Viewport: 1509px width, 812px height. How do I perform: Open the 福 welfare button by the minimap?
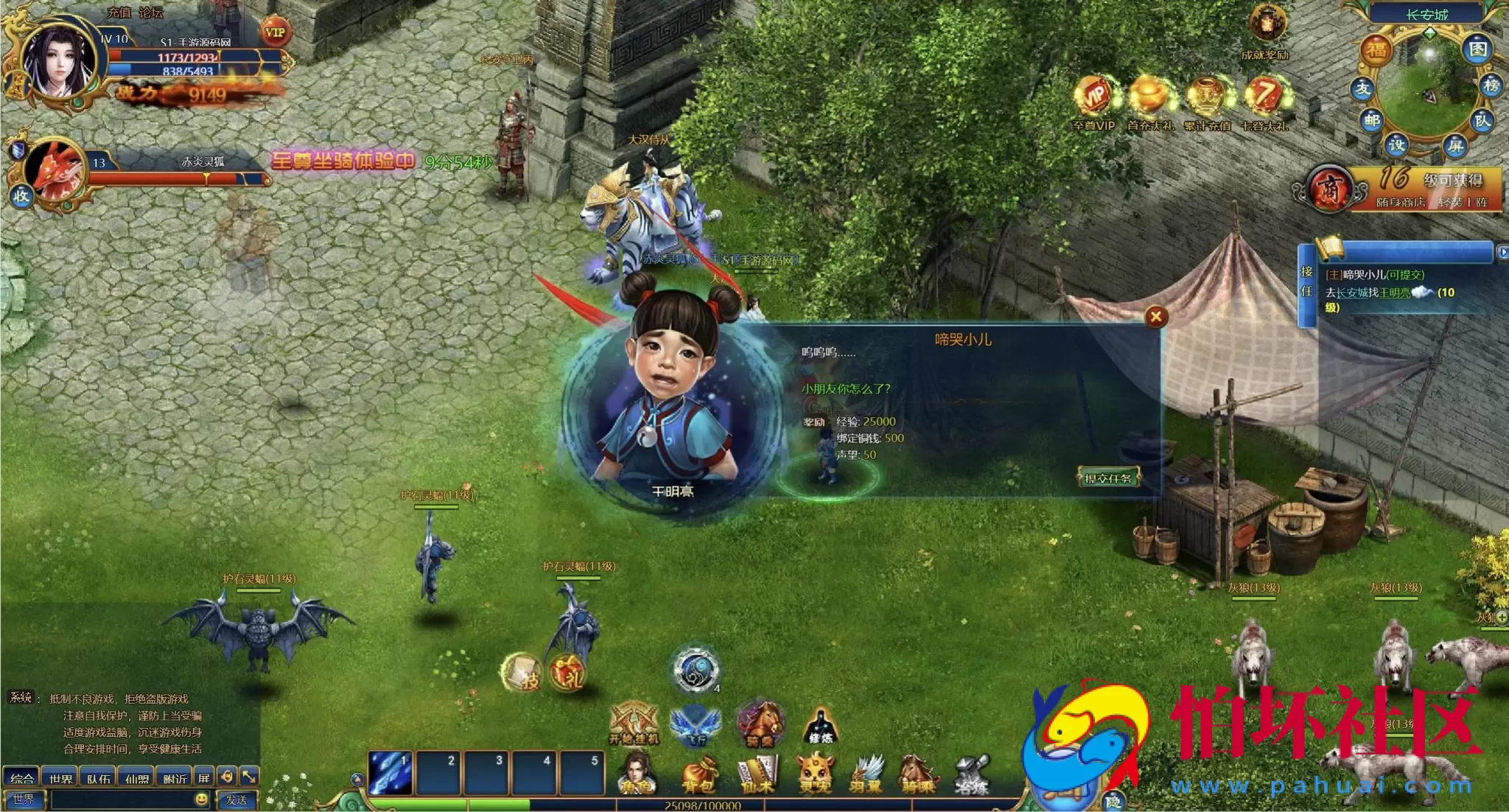(x=1376, y=50)
